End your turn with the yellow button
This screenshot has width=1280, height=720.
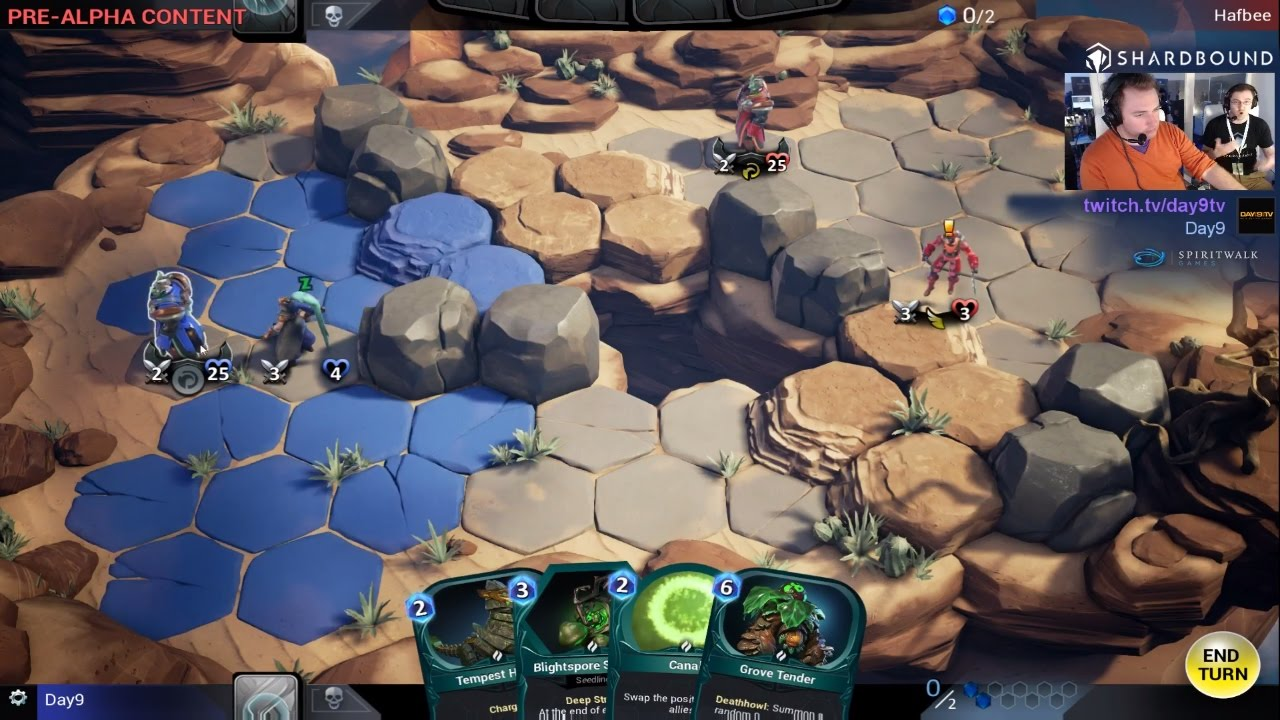pos(1221,665)
